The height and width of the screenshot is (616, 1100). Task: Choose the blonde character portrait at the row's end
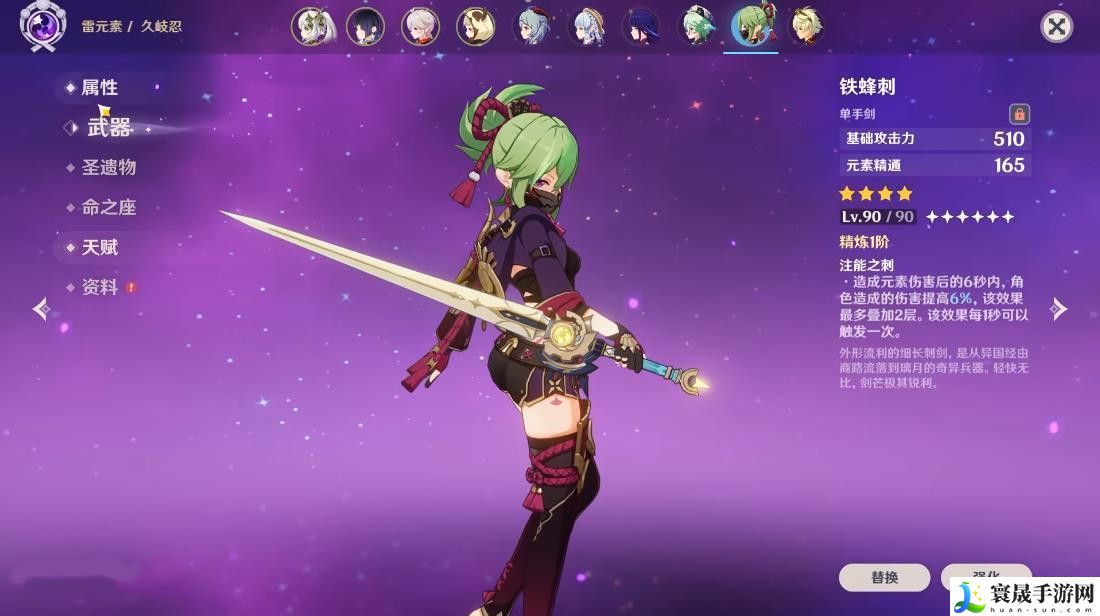tap(805, 27)
